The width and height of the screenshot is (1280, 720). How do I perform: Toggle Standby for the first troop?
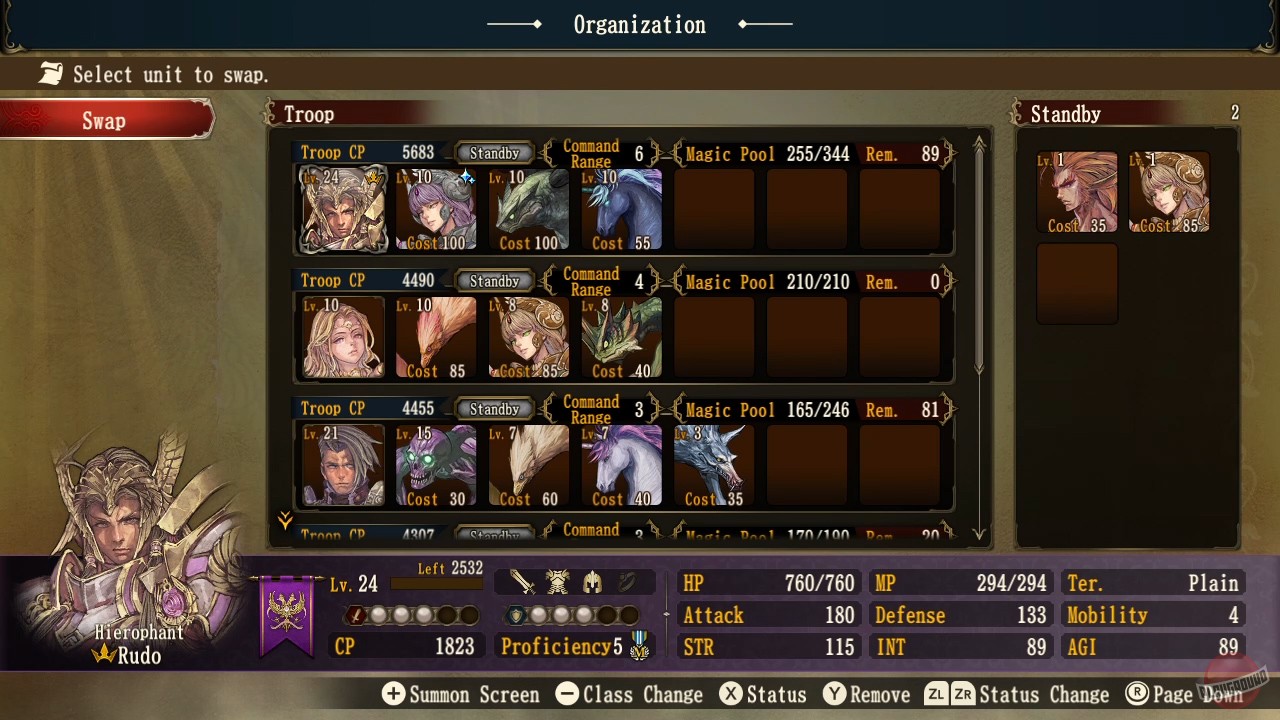click(x=494, y=153)
